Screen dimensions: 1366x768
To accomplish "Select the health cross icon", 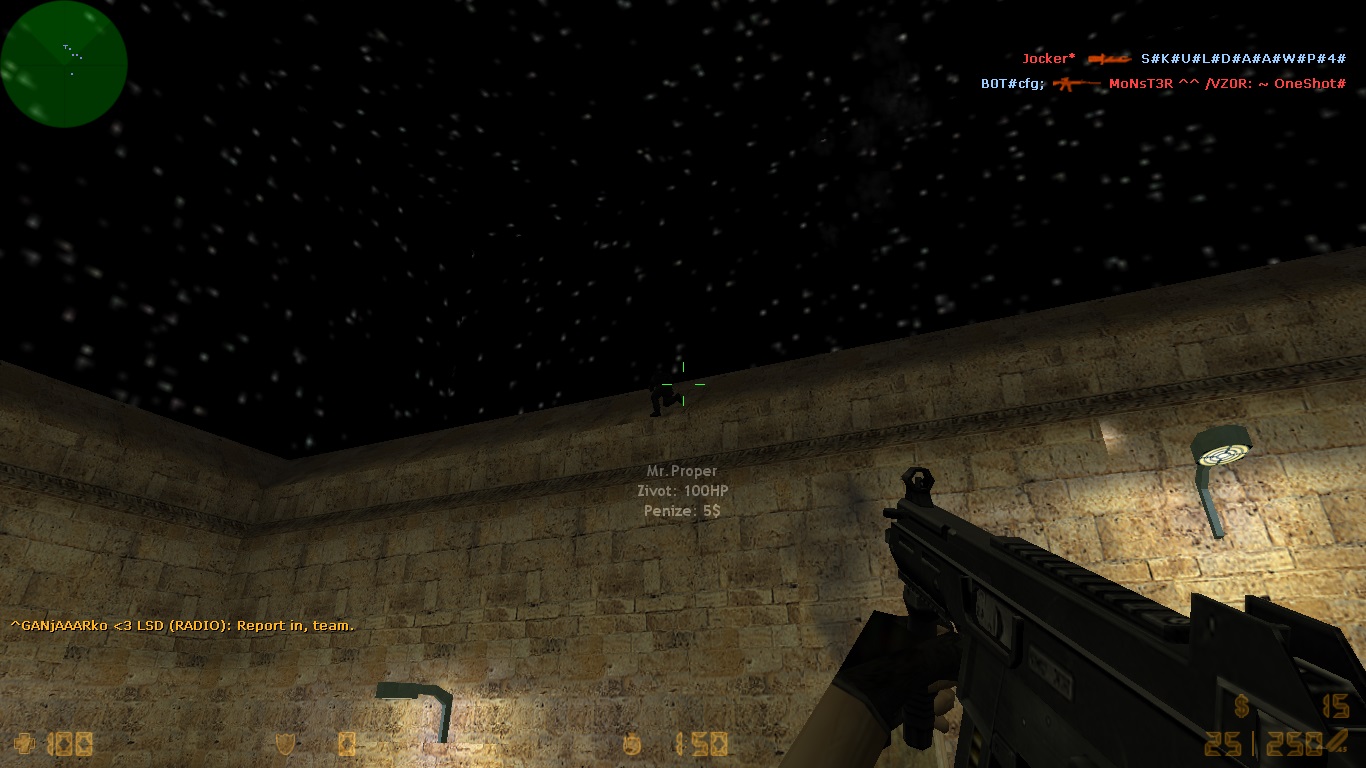I will tap(23, 743).
